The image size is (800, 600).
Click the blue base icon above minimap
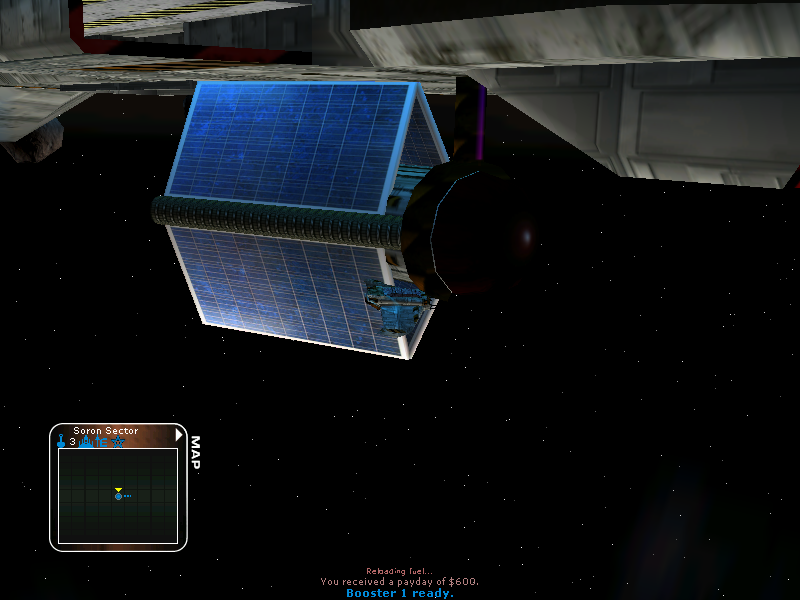pyautogui.click(x=87, y=441)
